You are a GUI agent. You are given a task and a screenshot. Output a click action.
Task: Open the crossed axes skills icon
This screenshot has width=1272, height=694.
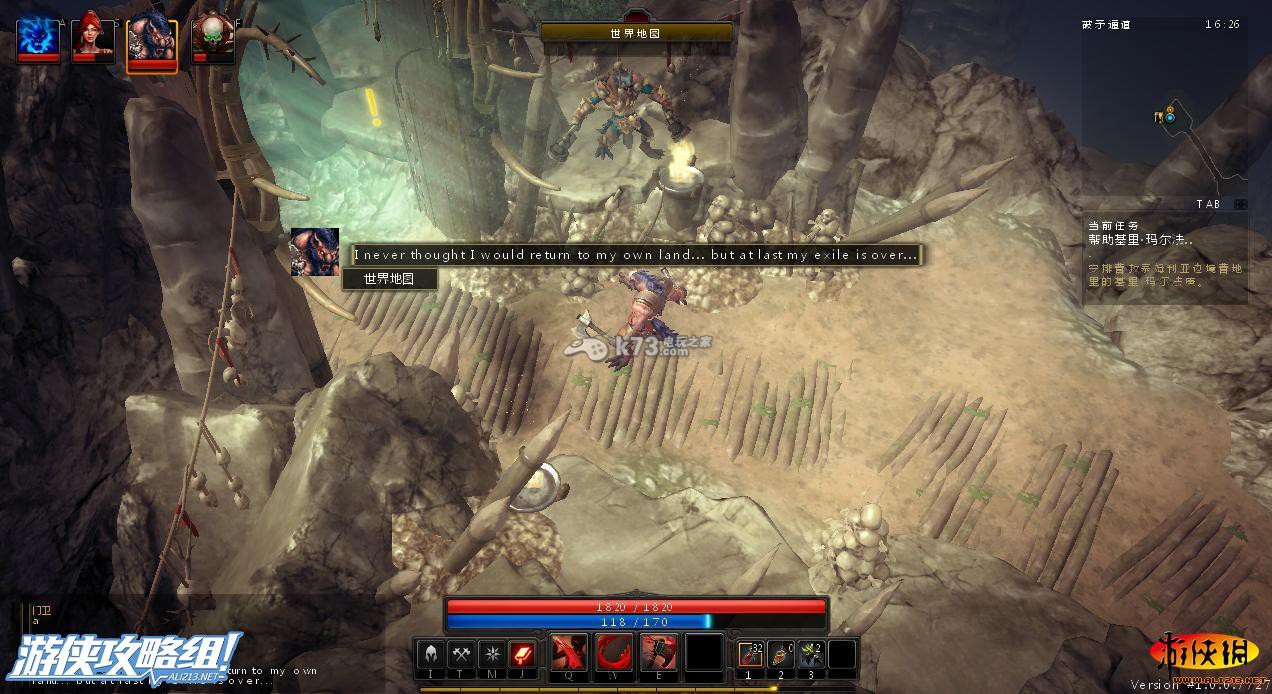coord(461,654)
